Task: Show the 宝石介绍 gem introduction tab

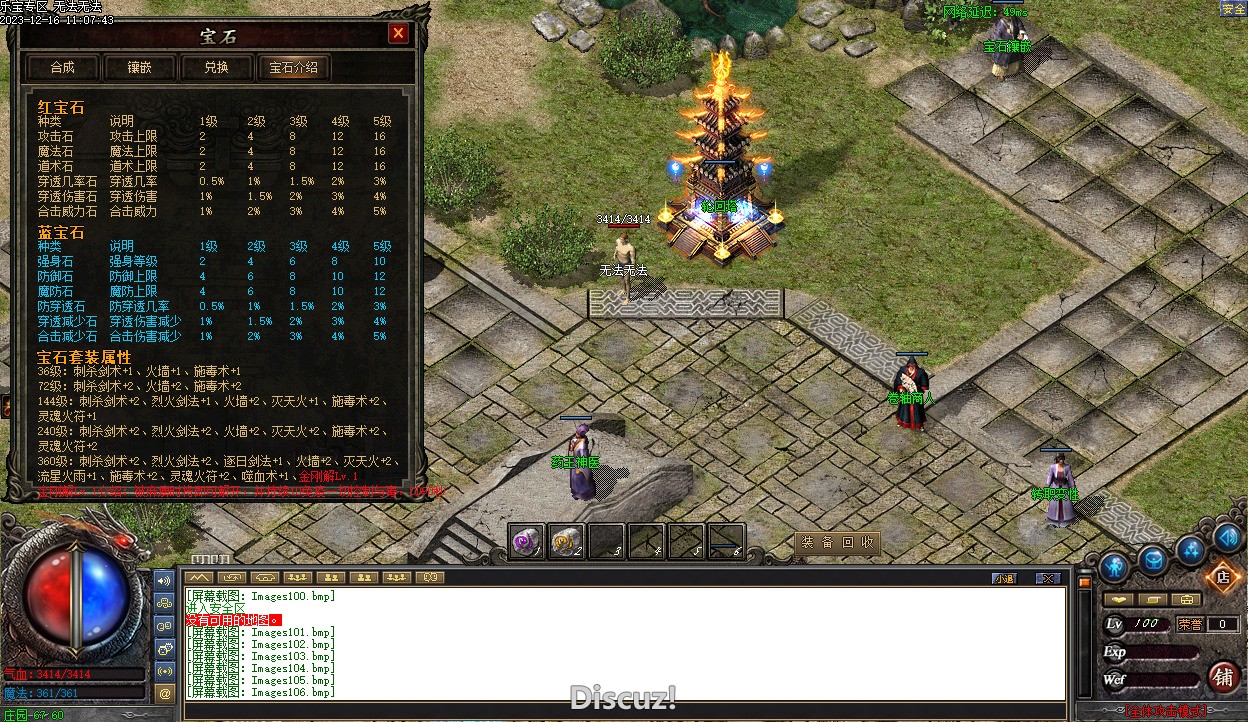Action: (294, 67)
